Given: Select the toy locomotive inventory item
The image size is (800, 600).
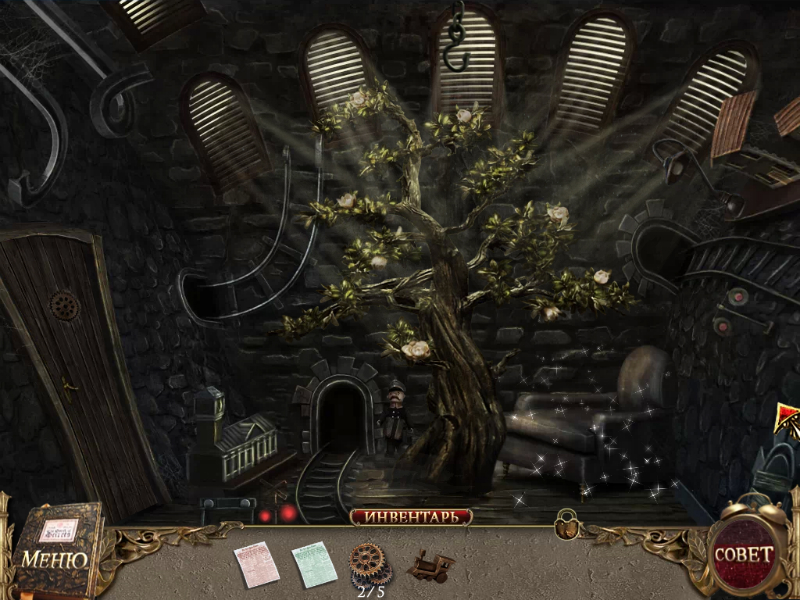Looking at the screenshot, I should (x=432, y=565).
